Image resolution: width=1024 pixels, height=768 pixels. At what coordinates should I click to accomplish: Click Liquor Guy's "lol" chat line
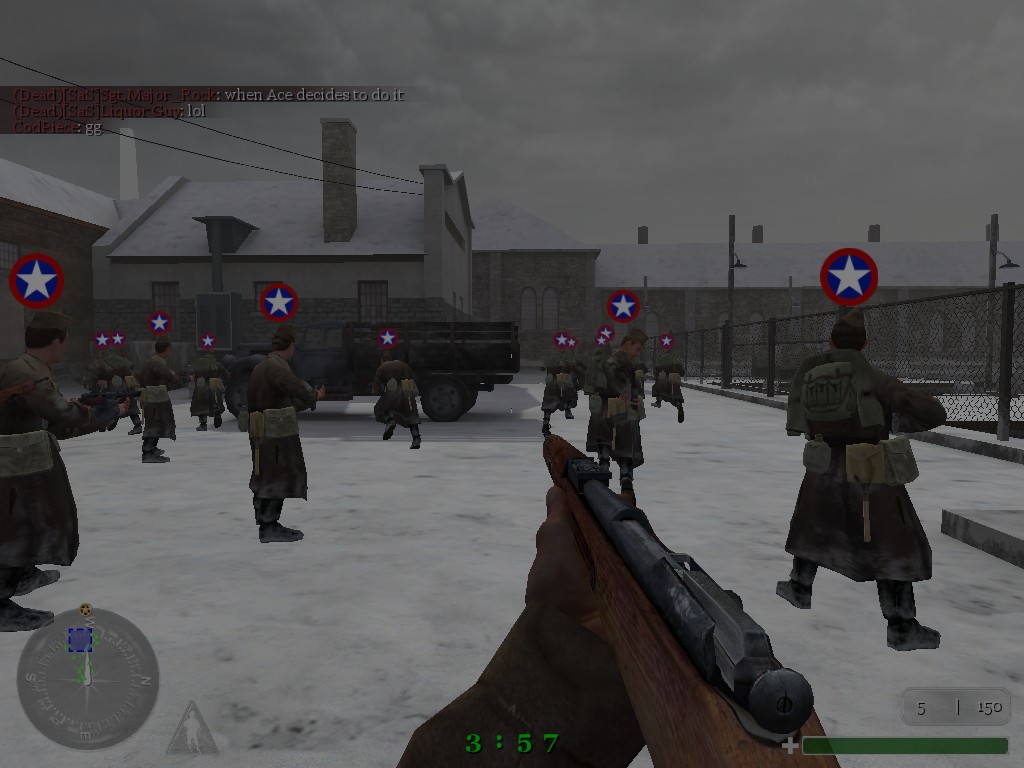tap(109, 111)
